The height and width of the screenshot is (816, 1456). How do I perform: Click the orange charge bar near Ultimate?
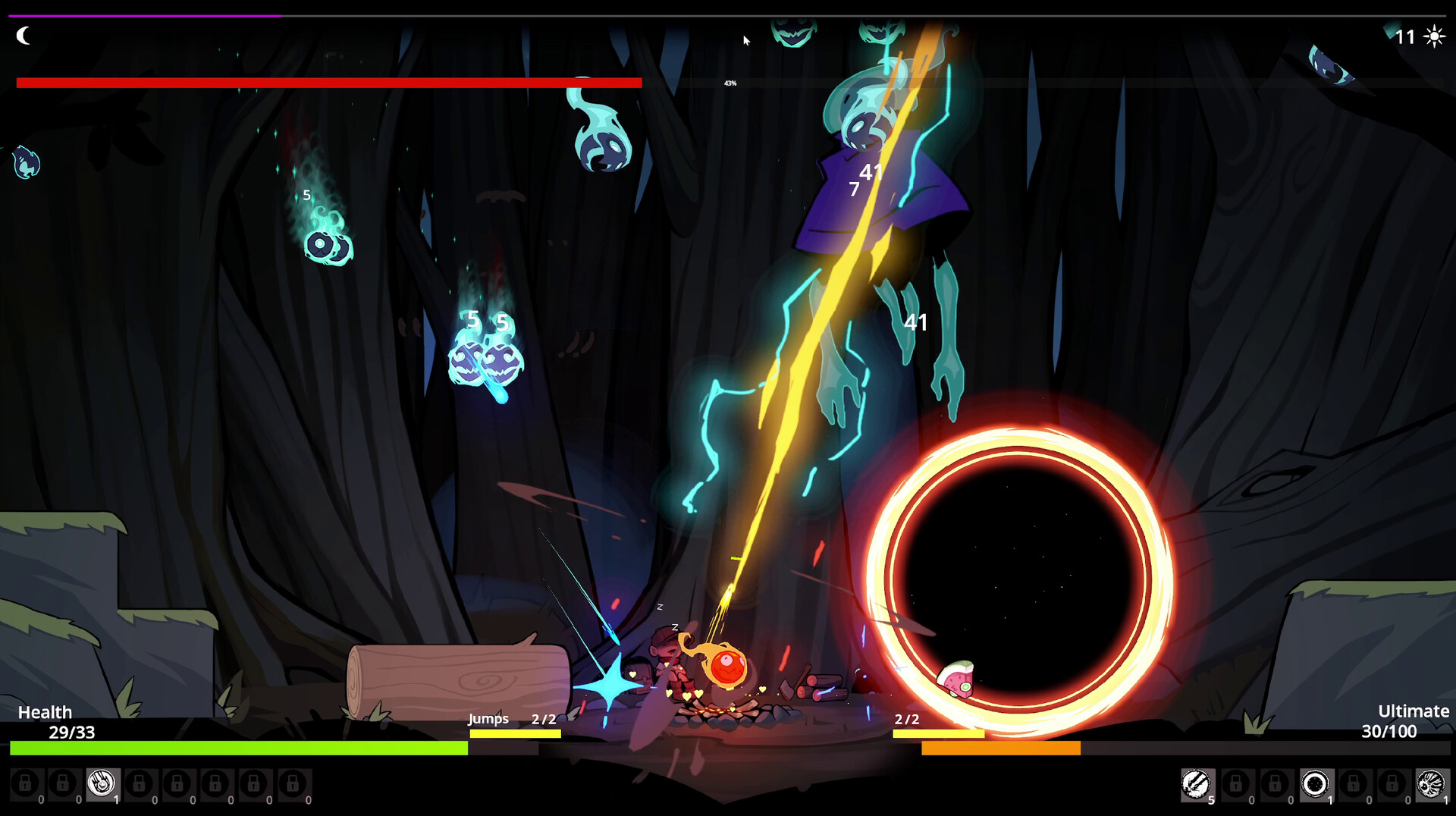tap(1001, 749)
